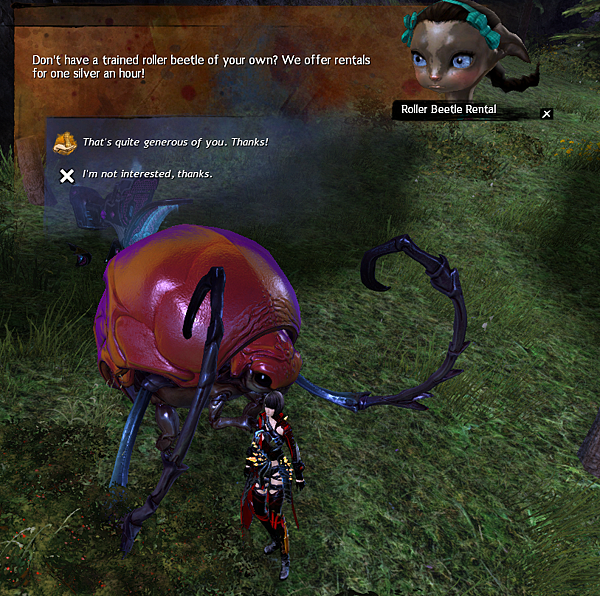Decline with "I'm not interested, thanks."

(x=147, y=175)
